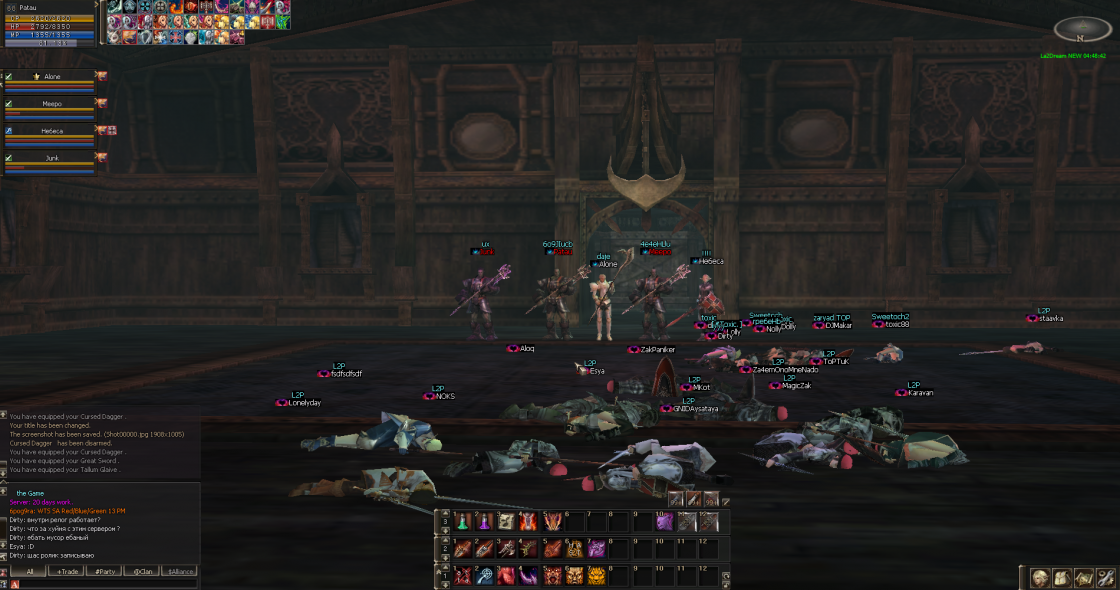Use the purple potion in the hotbar
Viewport: 1120px width, 590px height.
click(x=484, y=521)
